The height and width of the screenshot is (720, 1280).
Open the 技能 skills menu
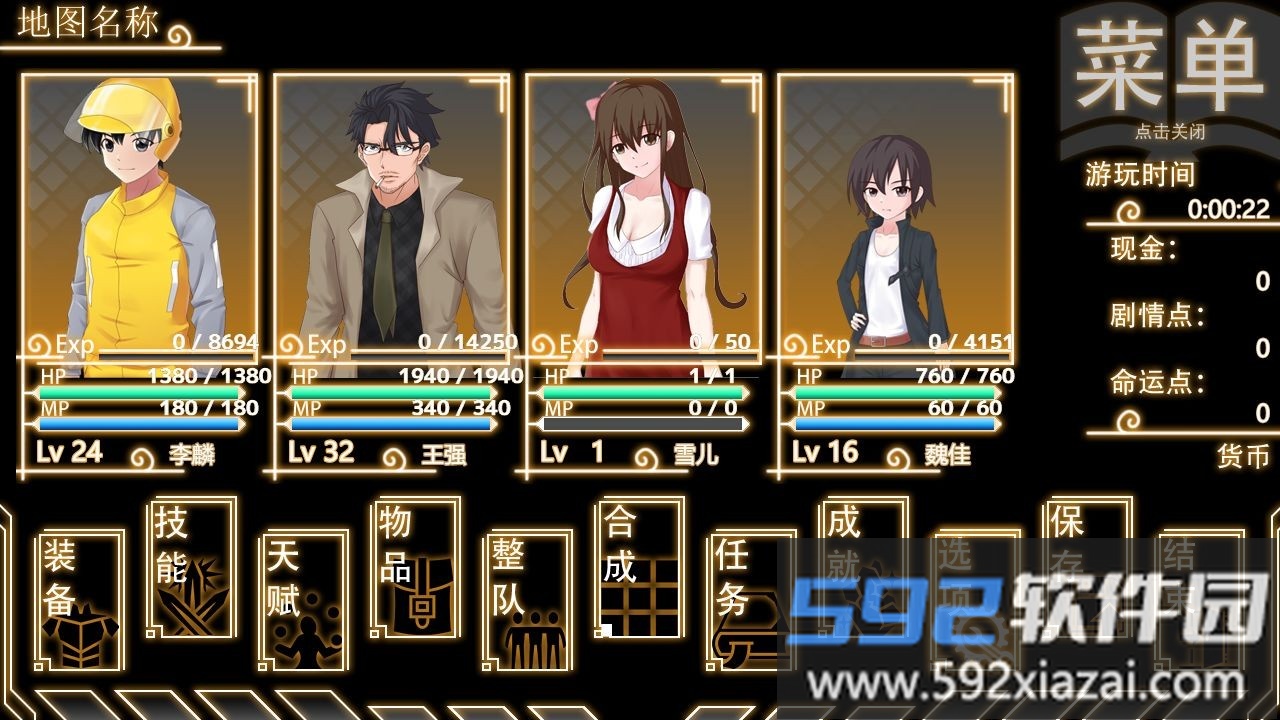pos(191,566)
